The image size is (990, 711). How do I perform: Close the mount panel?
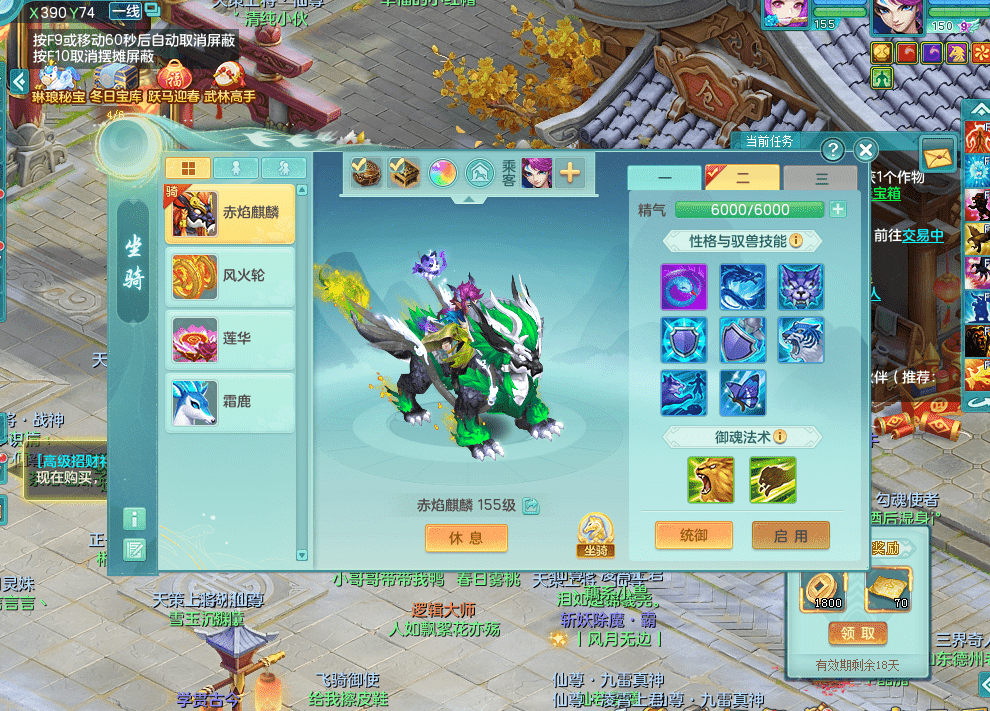coord(866,150)
